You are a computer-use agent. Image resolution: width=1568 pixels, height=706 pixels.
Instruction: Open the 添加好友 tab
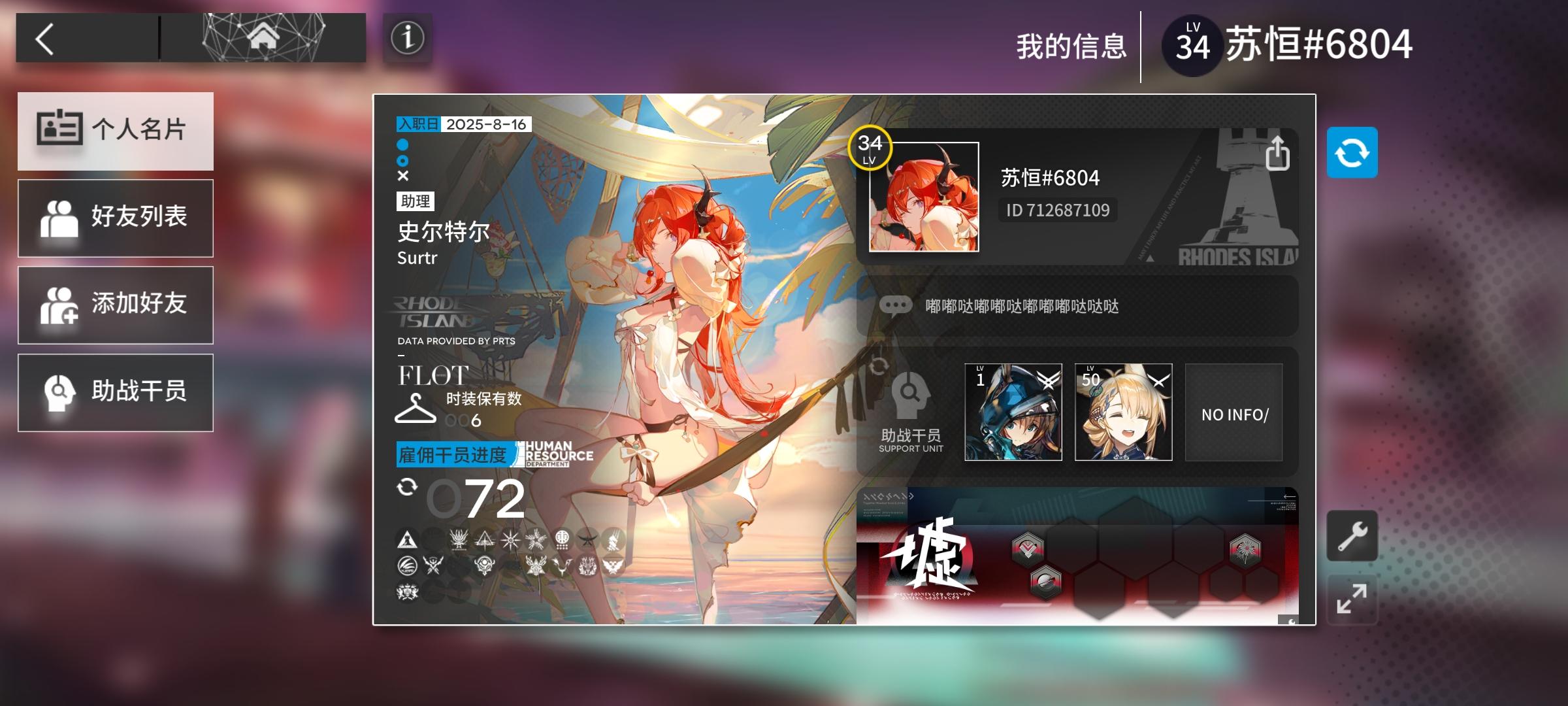tap(116, 305)
